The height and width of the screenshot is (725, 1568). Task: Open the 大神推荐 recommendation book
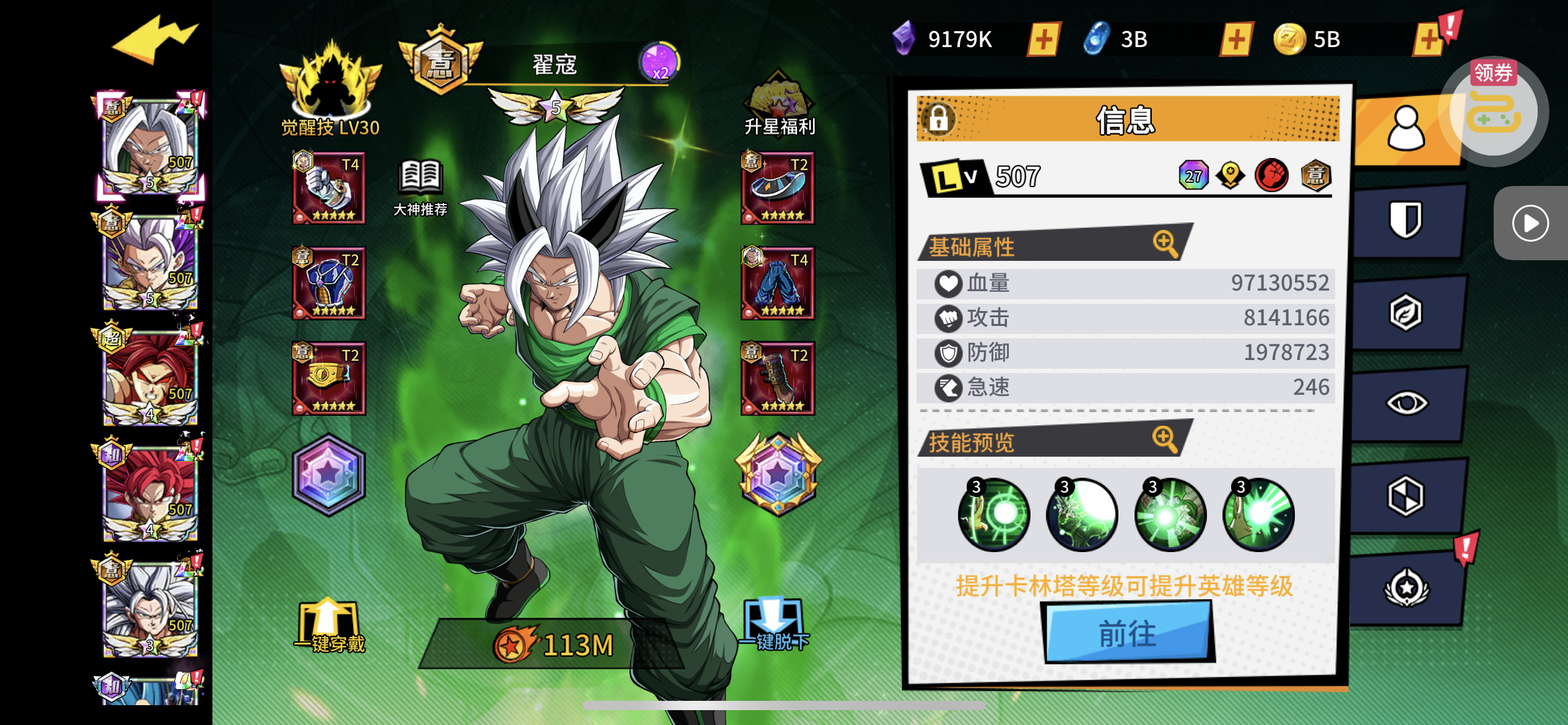(421, 187)
